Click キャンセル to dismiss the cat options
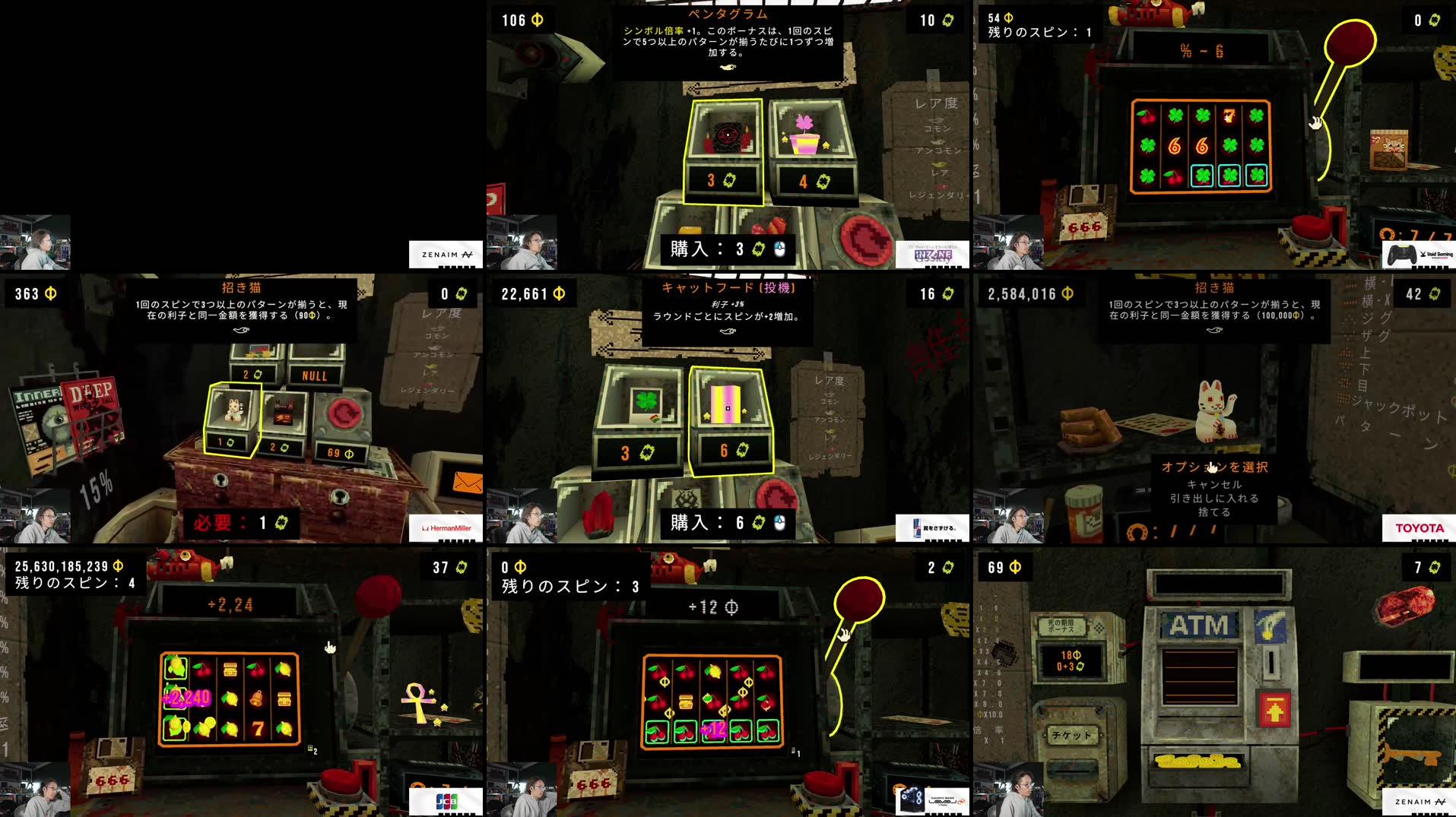The width and height of the screenshot is (1456, 817). (1217, 485)
